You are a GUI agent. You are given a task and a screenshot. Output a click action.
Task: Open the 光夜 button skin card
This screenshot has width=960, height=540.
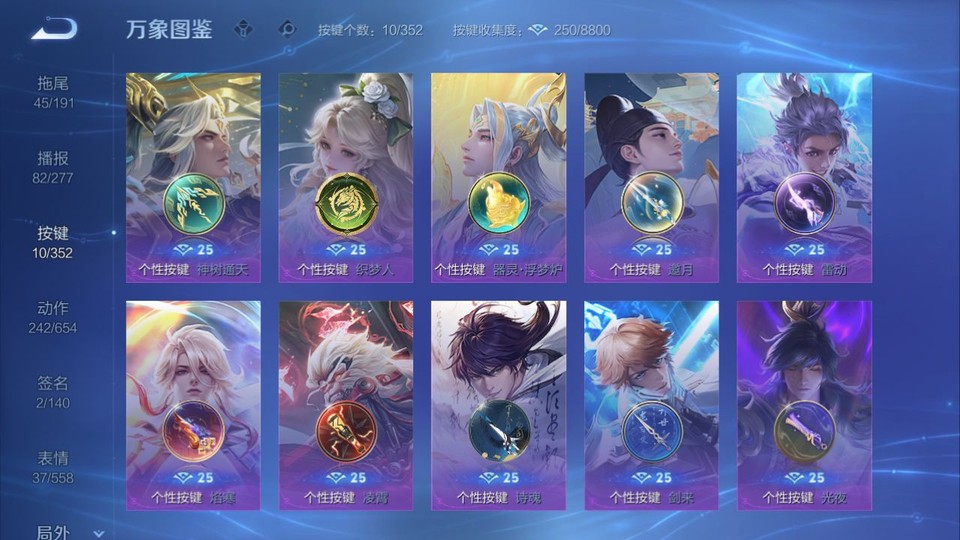click(804, 405)
